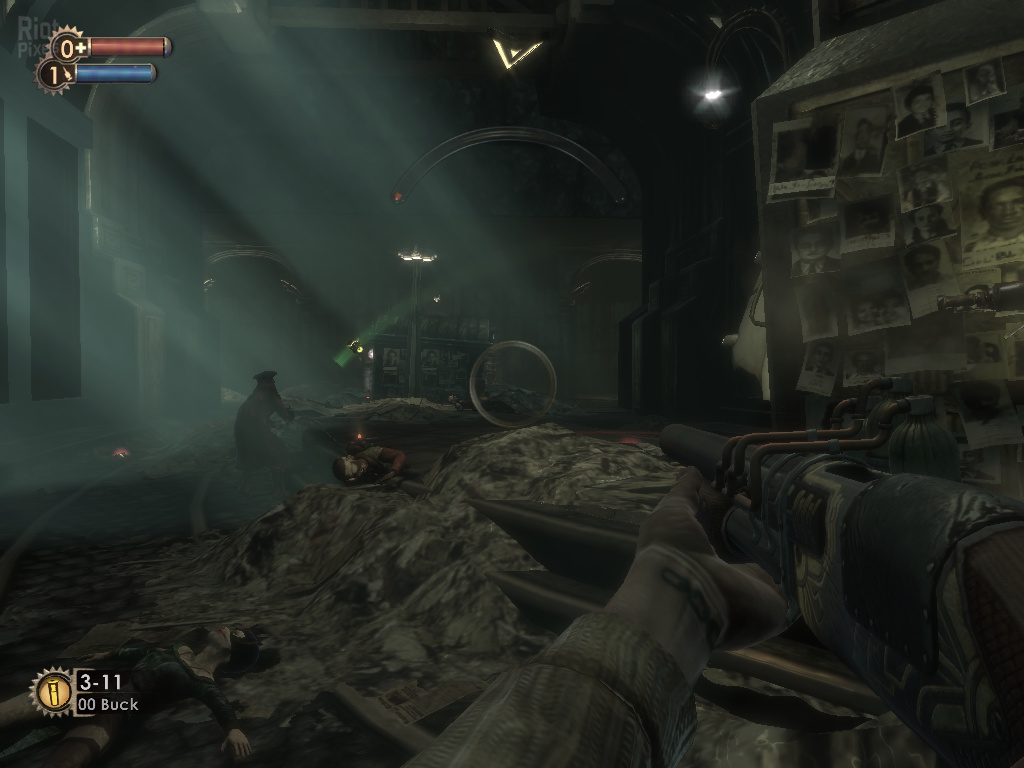Image resolution: width=1024 pixels, height=768 pixels.
Task: Select the buckshot ammo type icon
Action: 53,691
